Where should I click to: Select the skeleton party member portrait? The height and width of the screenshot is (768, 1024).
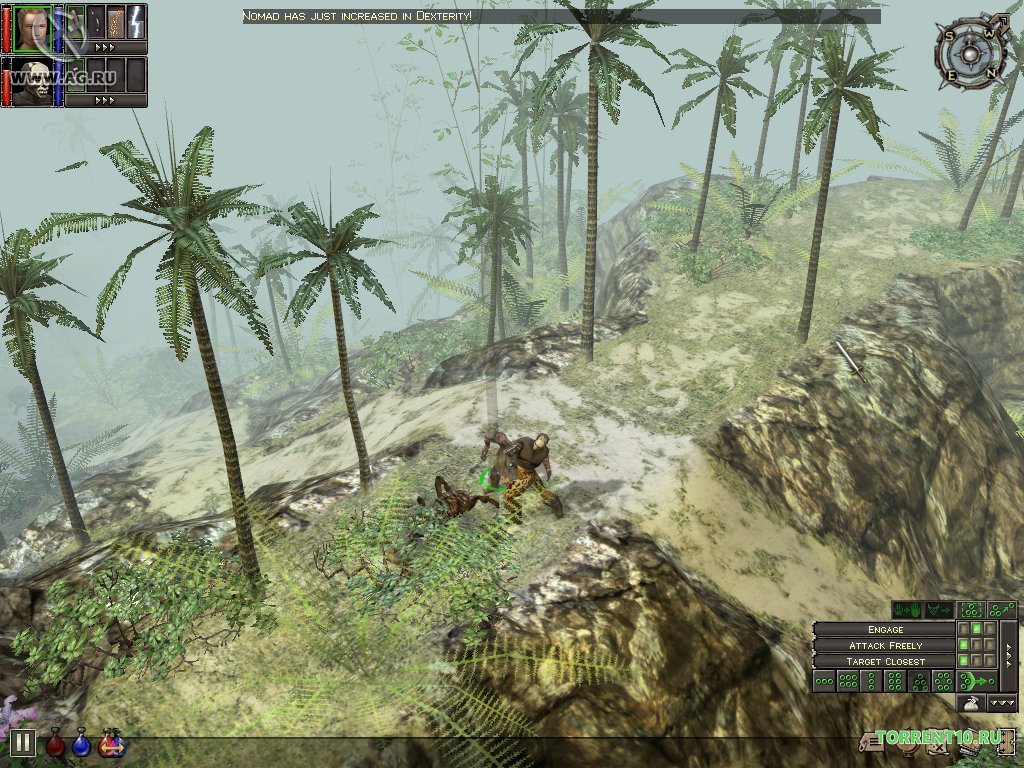(x=32, y=81)
